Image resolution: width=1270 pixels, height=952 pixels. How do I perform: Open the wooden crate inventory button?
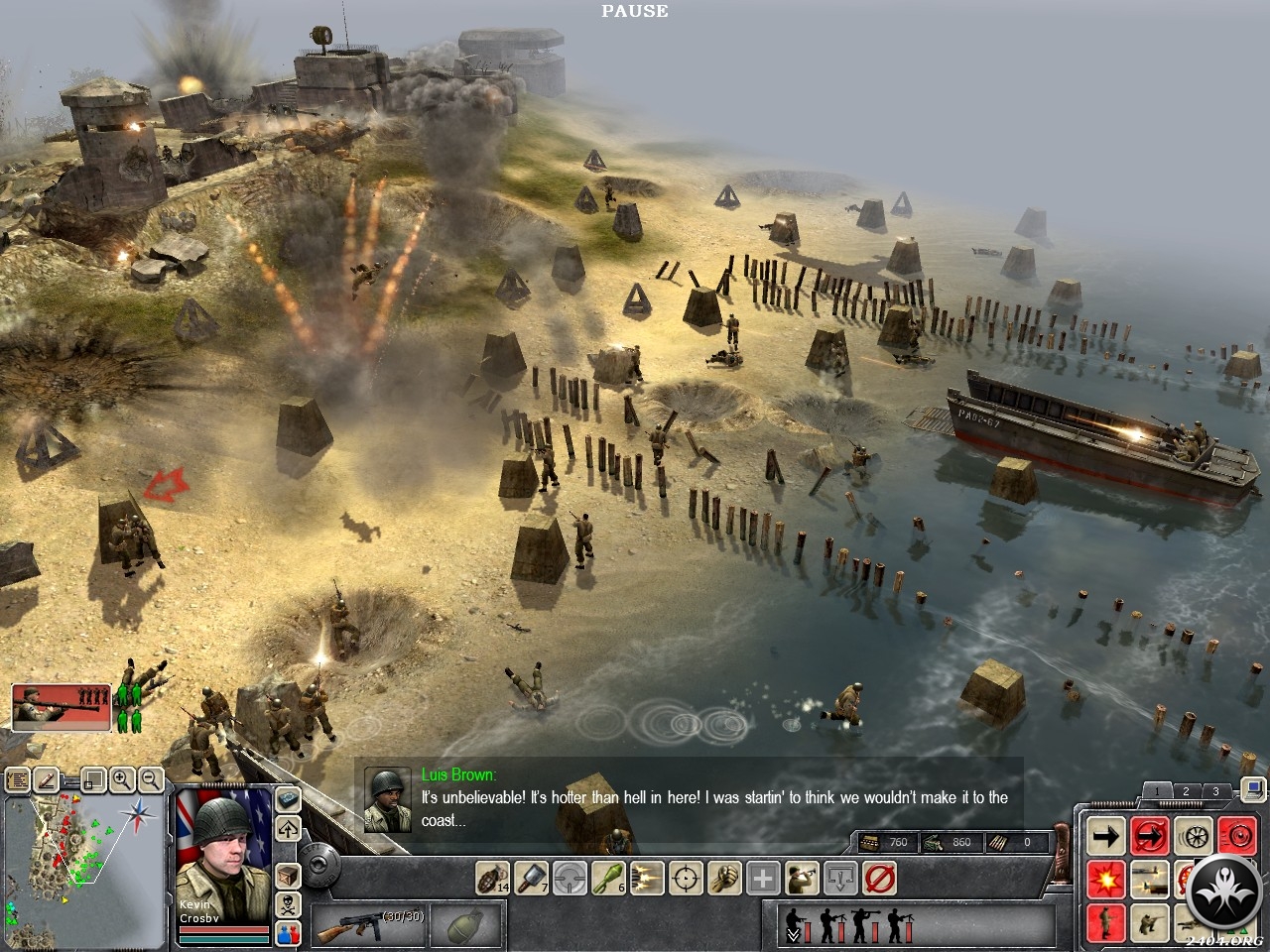click(288, 877)
